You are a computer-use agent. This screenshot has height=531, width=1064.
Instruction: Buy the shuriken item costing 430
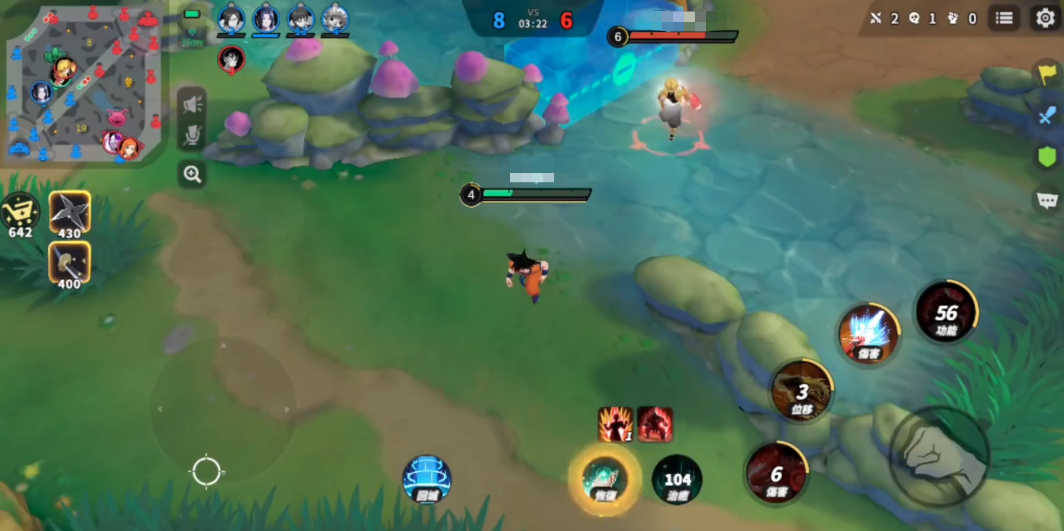coord(70,214)
